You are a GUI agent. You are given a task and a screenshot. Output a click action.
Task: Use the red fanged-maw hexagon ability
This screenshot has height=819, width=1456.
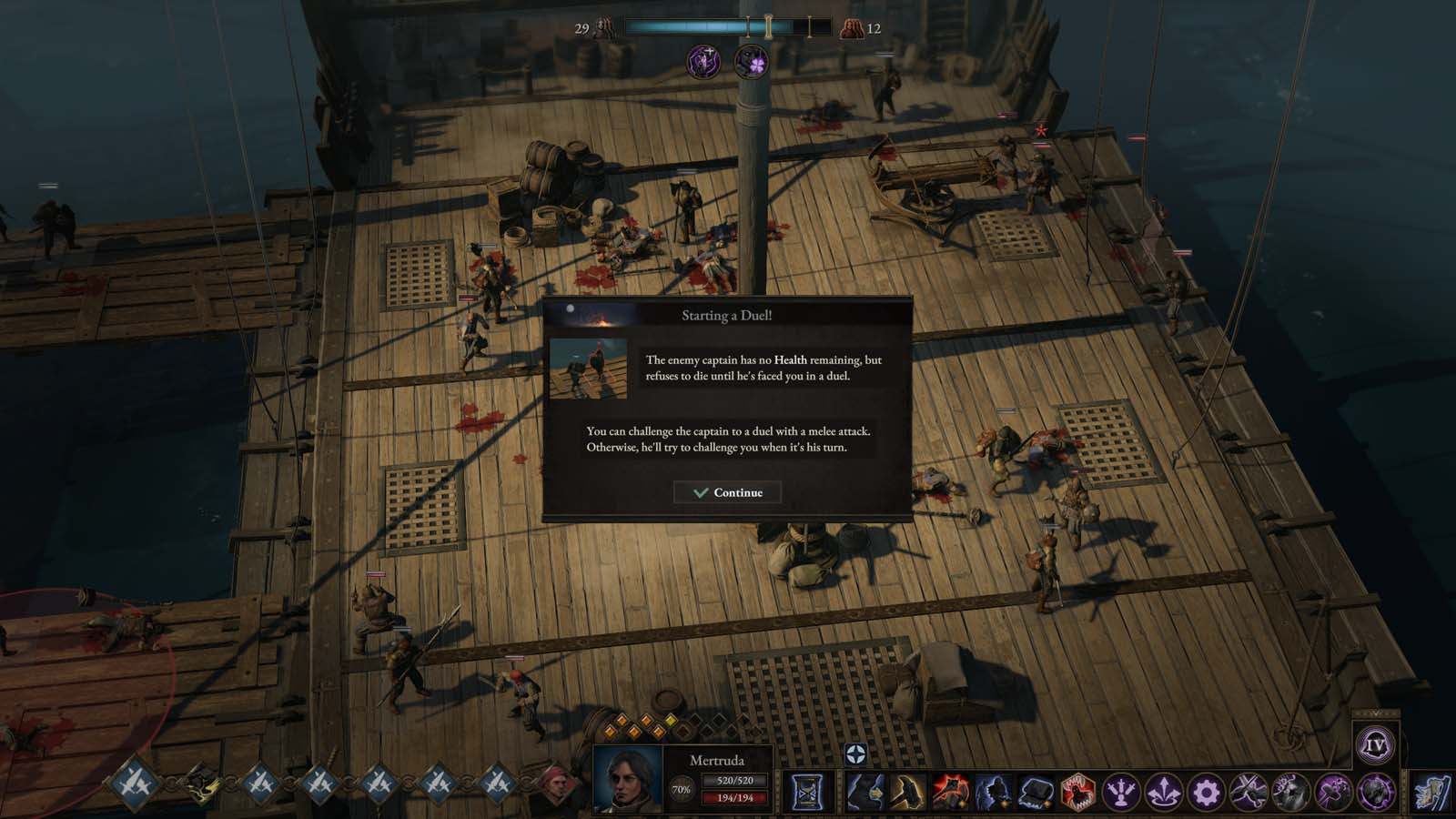point(1077,793)
